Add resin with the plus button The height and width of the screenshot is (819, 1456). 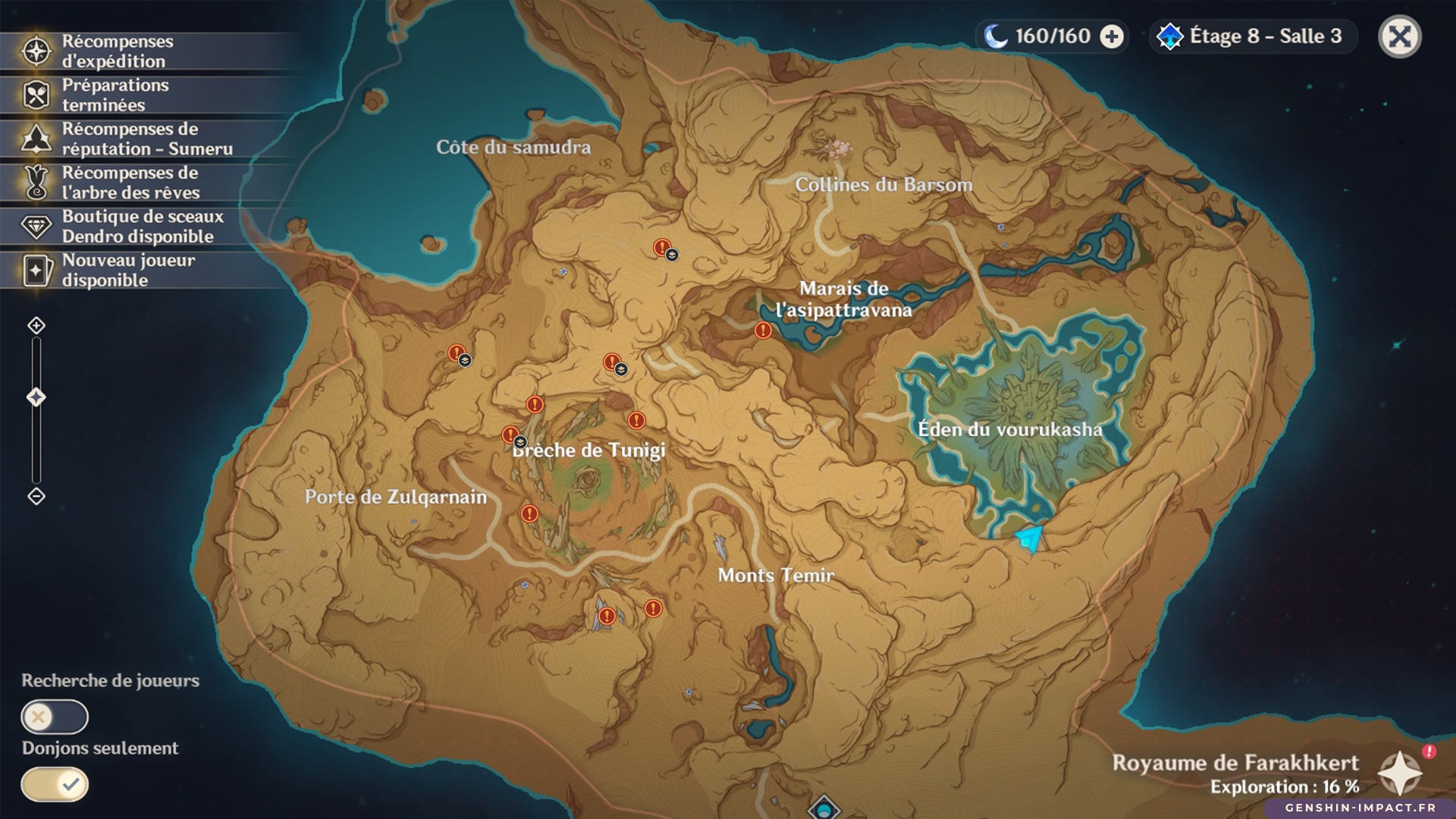point(1112,36)
